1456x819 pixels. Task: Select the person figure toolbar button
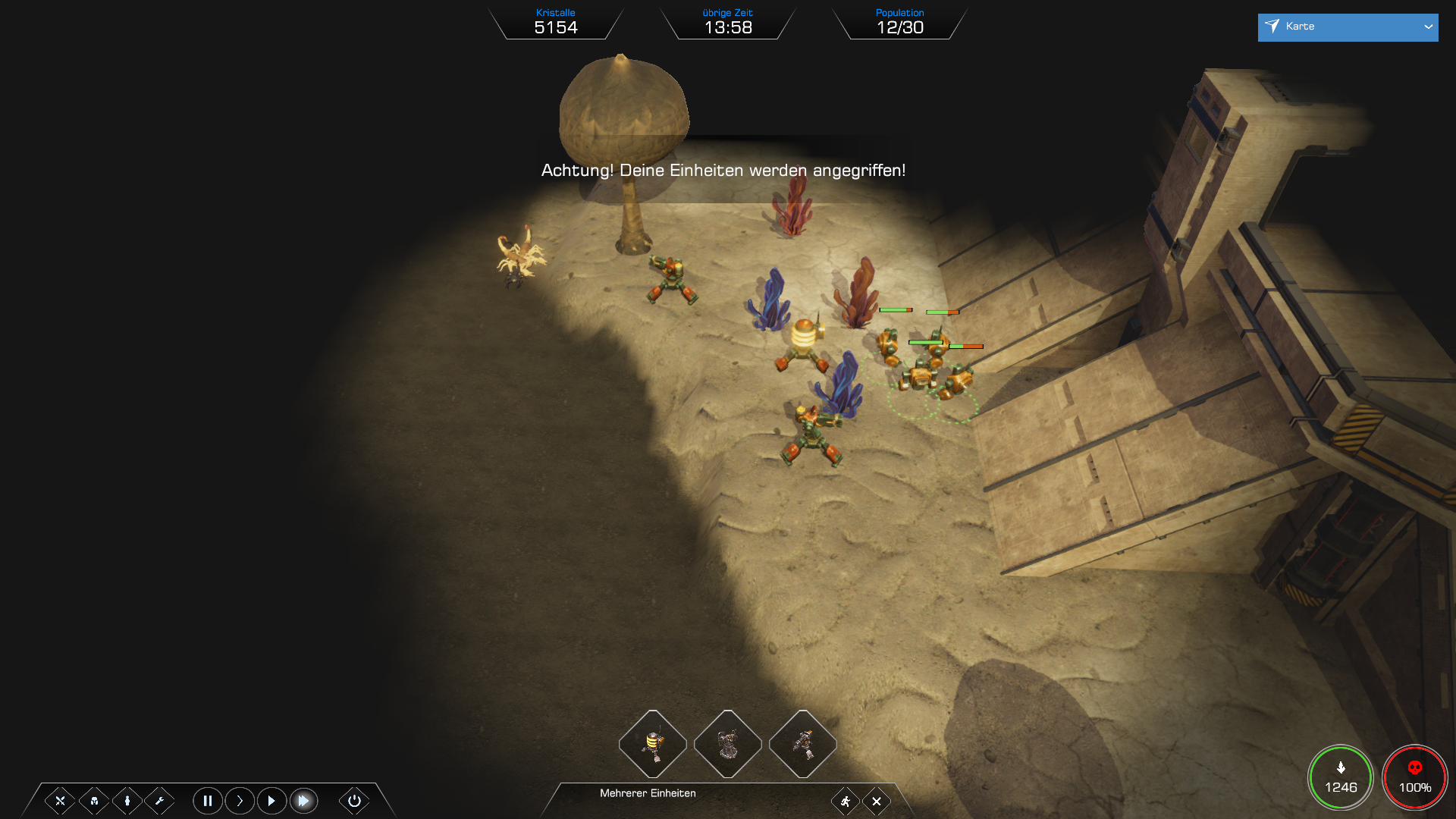(x=127, y=801)
